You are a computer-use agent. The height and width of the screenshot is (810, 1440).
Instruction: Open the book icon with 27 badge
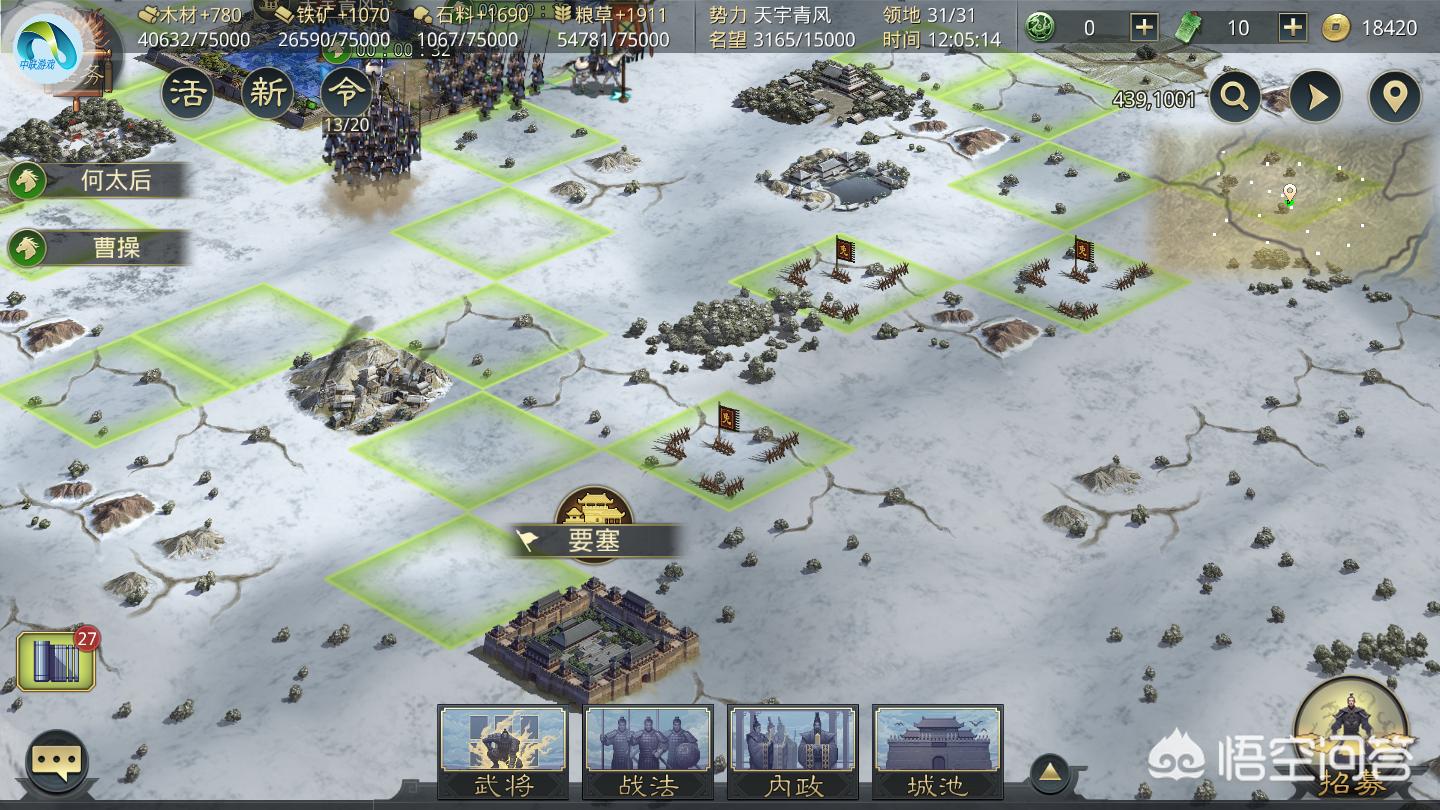click(x=56, y=662)
